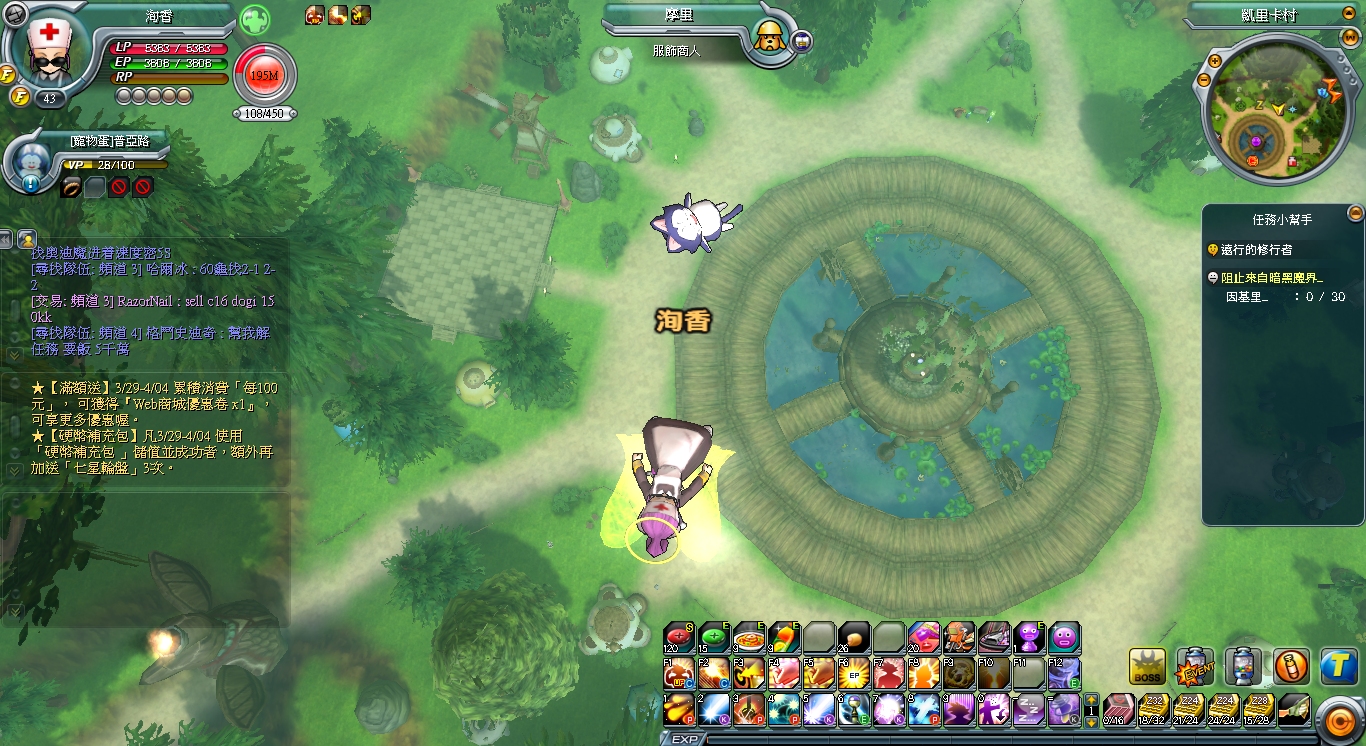Click the pet egg portrait
The width and height of the screenshot is (1366, 746).
[x=31, y=162]
